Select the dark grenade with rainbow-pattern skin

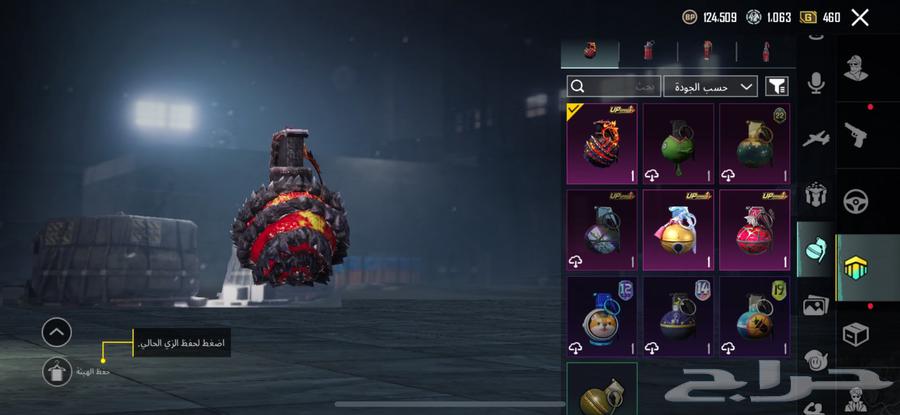[602, 230]
